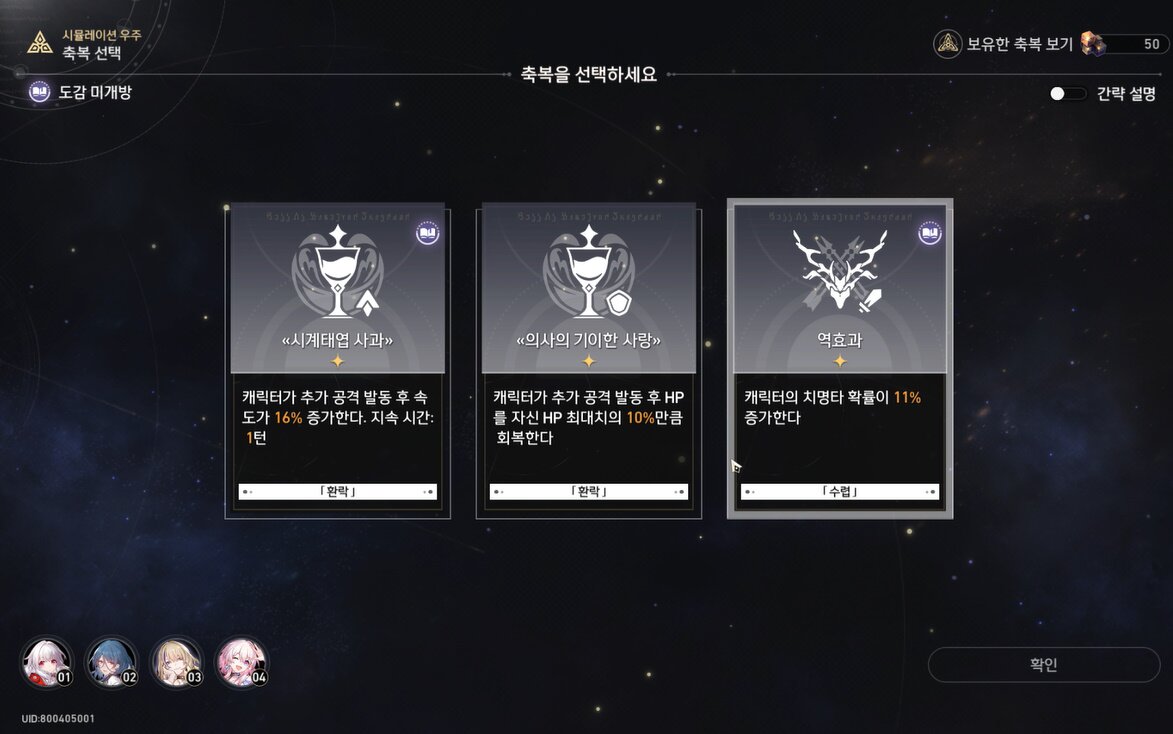Pick the 역효과 blessing card

click(x=840, y=360)
